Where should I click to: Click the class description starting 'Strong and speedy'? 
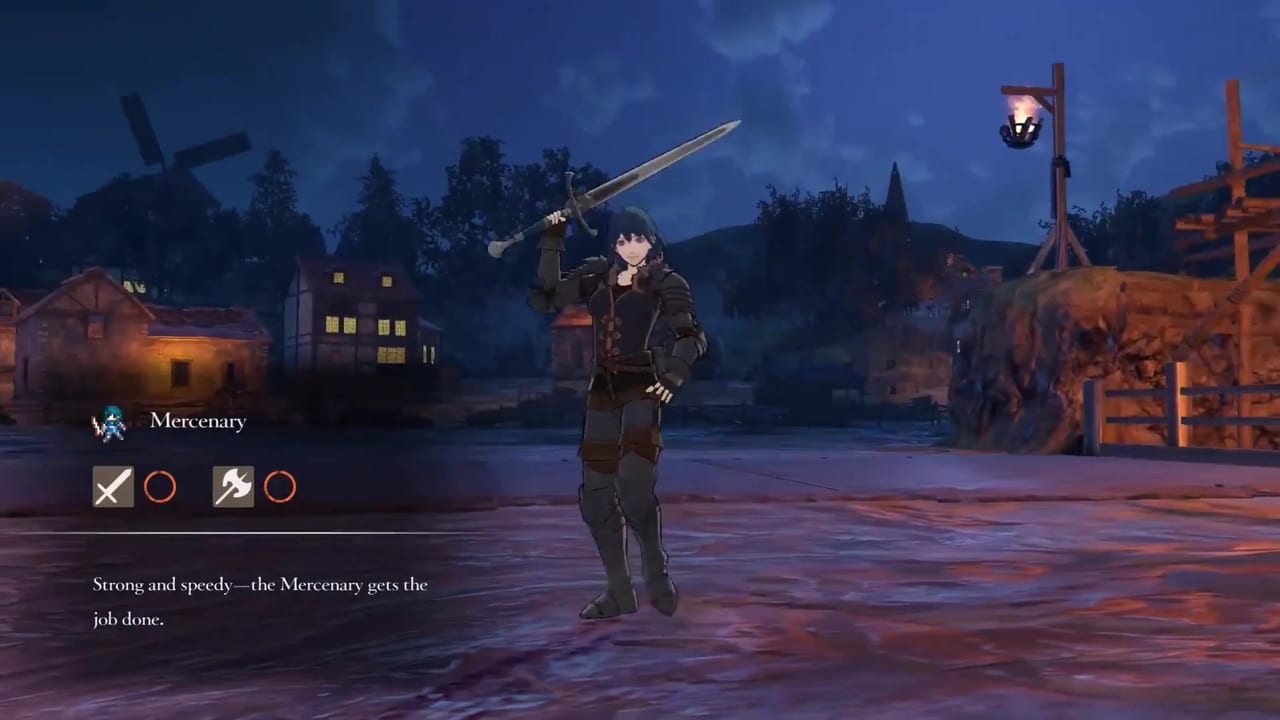[x=260, y=584]
